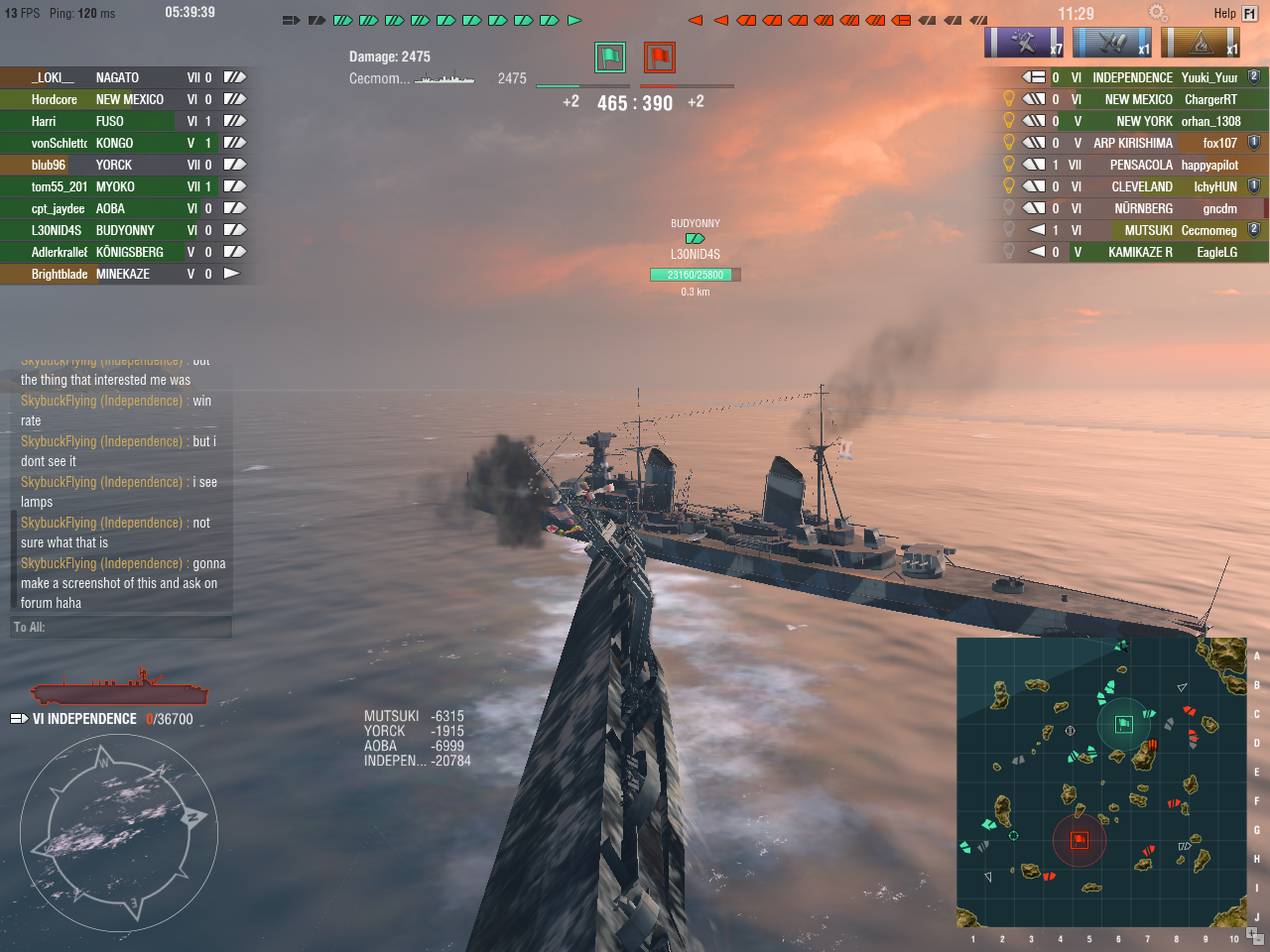Select Brightblade MINEKAZE ally row
This screenshot has width=1270, height=952.
pos(123,274)
